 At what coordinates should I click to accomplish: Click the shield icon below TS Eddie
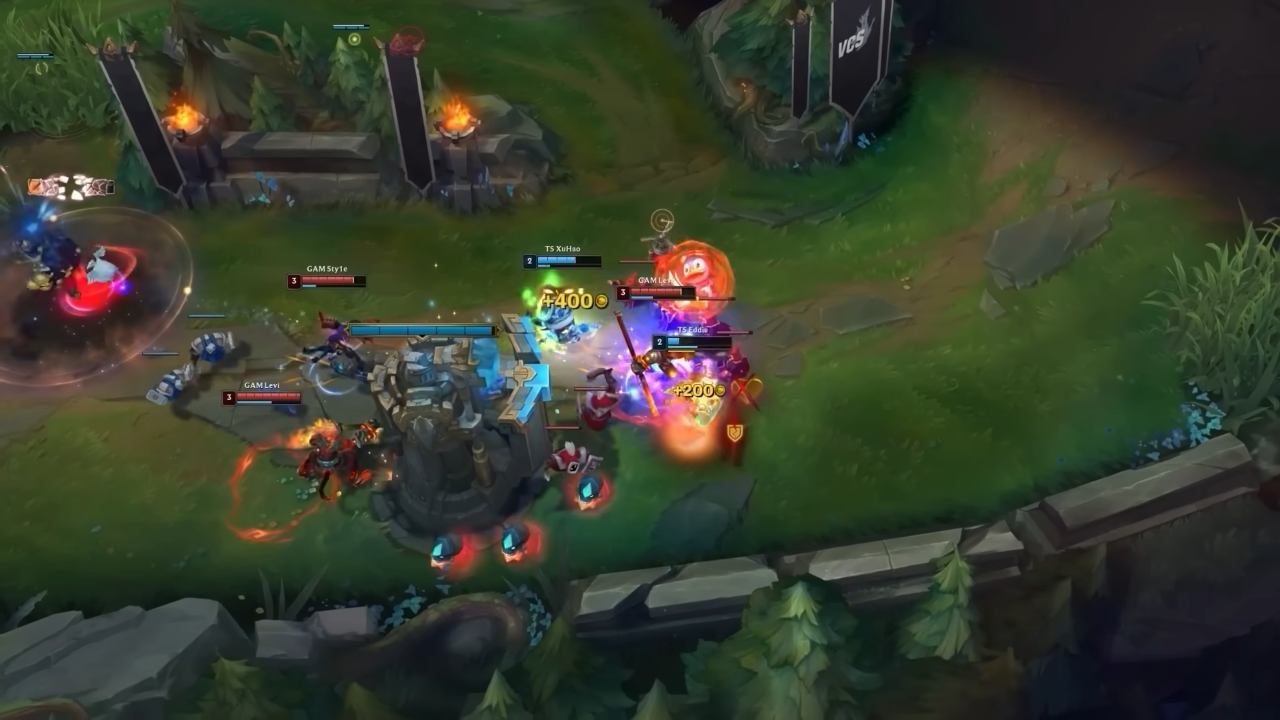(734, 432)
